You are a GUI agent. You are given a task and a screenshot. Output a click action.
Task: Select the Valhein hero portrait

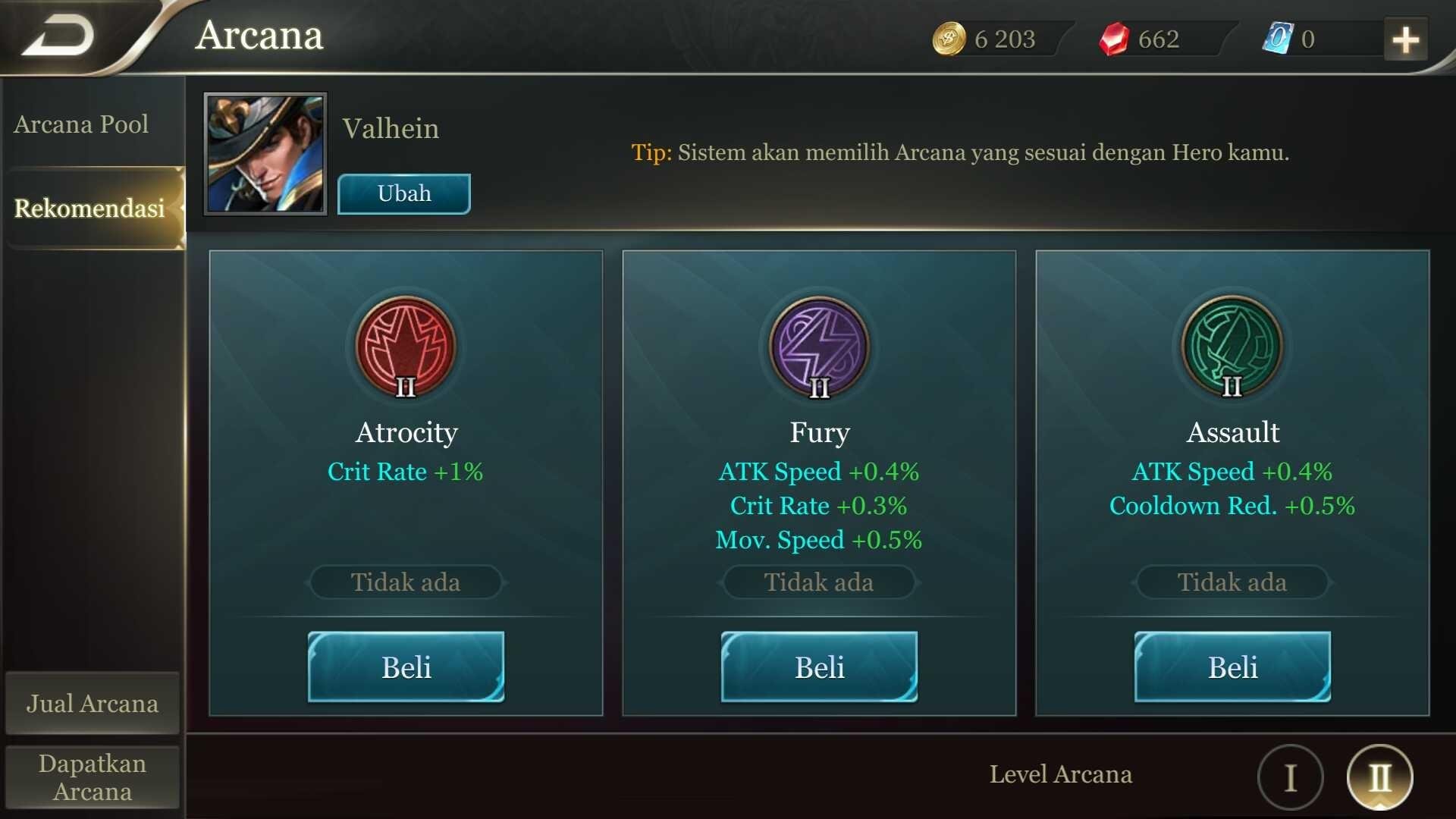click(x=265, y=154)
